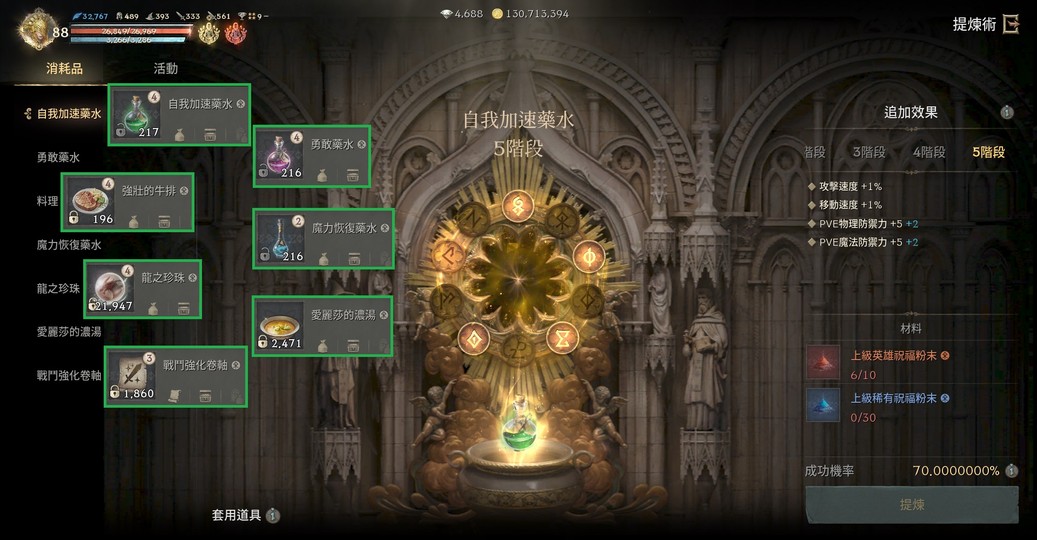
Task: Select the 戰鬥強化卷軸 scroll item card
Action: [176, 377]
